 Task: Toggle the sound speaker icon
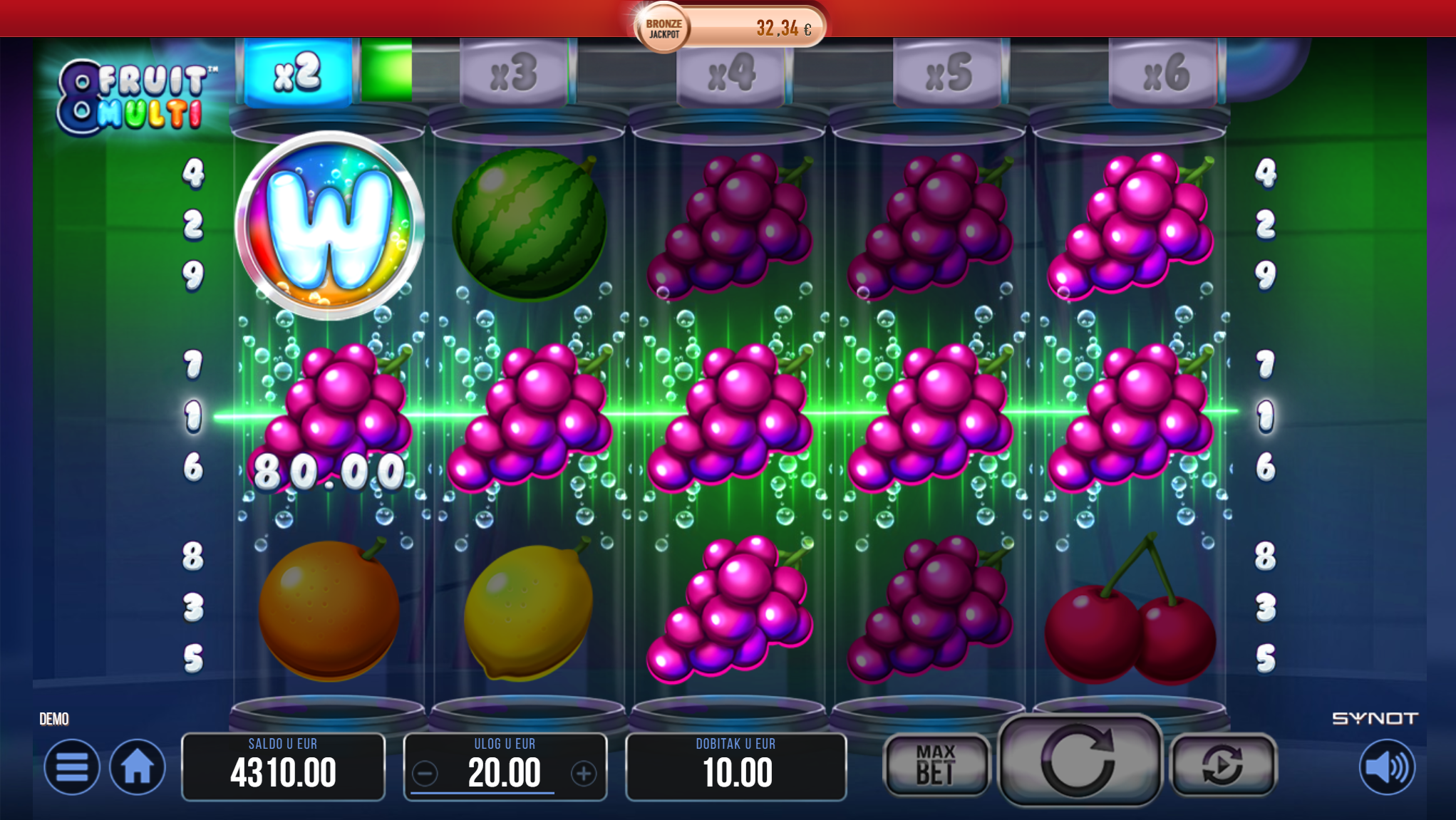(x=1386, y=767)
